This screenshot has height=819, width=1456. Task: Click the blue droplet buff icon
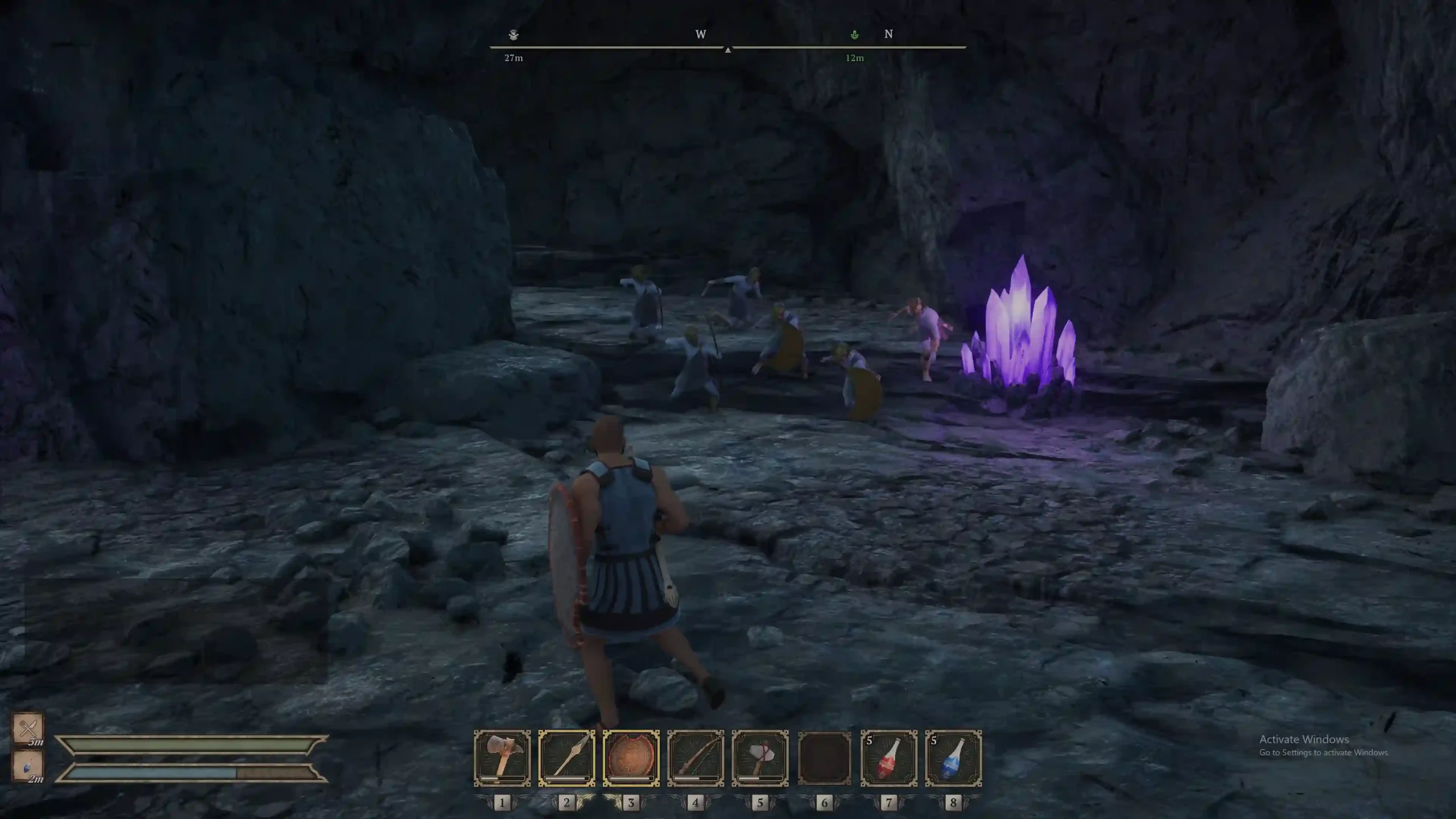[28, 766]
